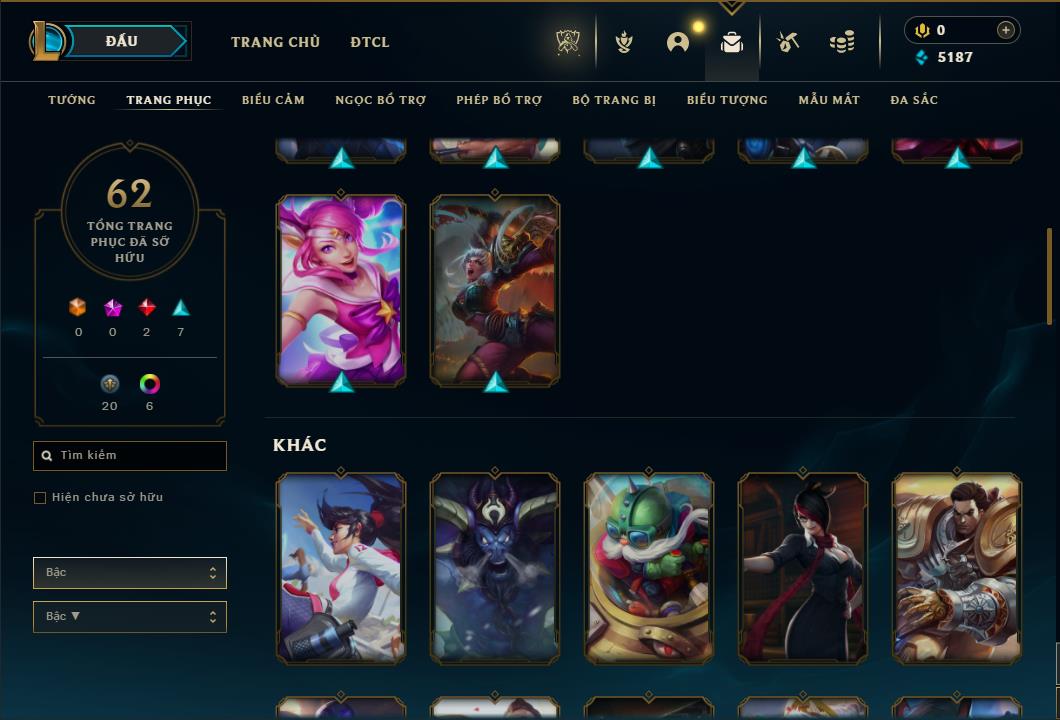Switch to the BIỂU CẢM tab
This screenshot has height=720, width=1060.
pos(273,100)
